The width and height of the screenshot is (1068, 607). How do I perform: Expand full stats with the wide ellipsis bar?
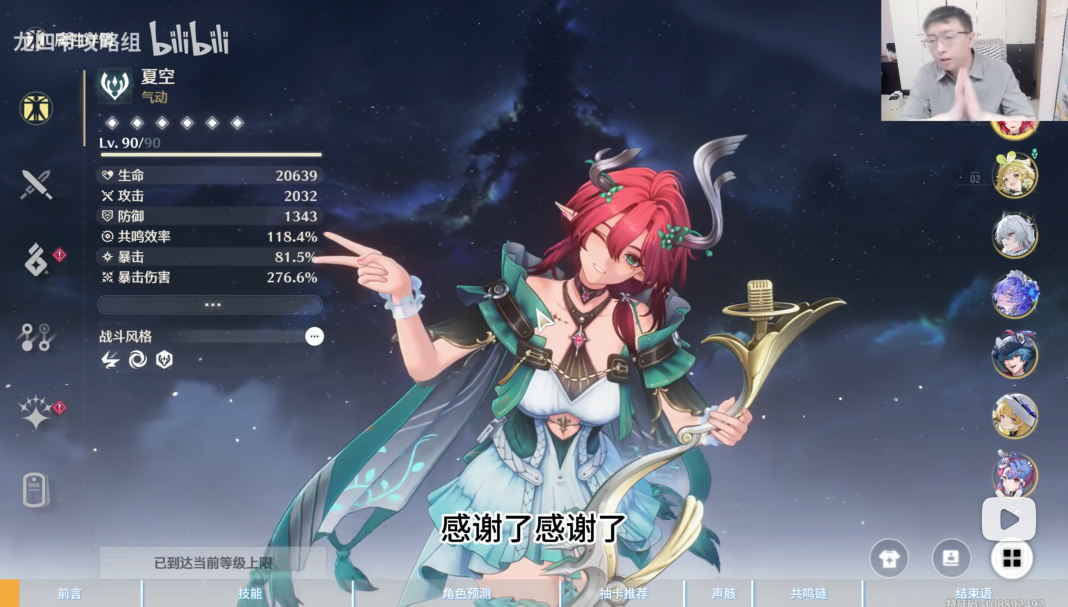[x=210, y=305]
